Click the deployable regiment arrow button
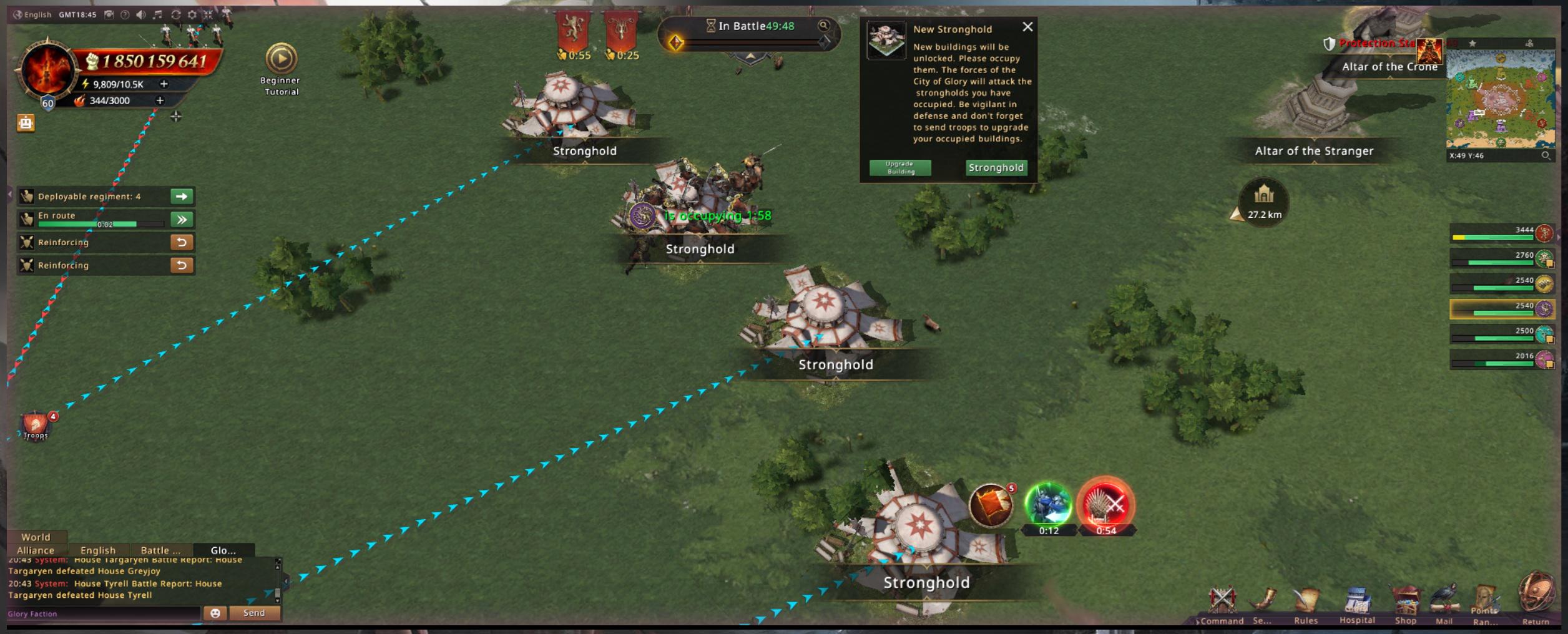 [x=182, y=197]
